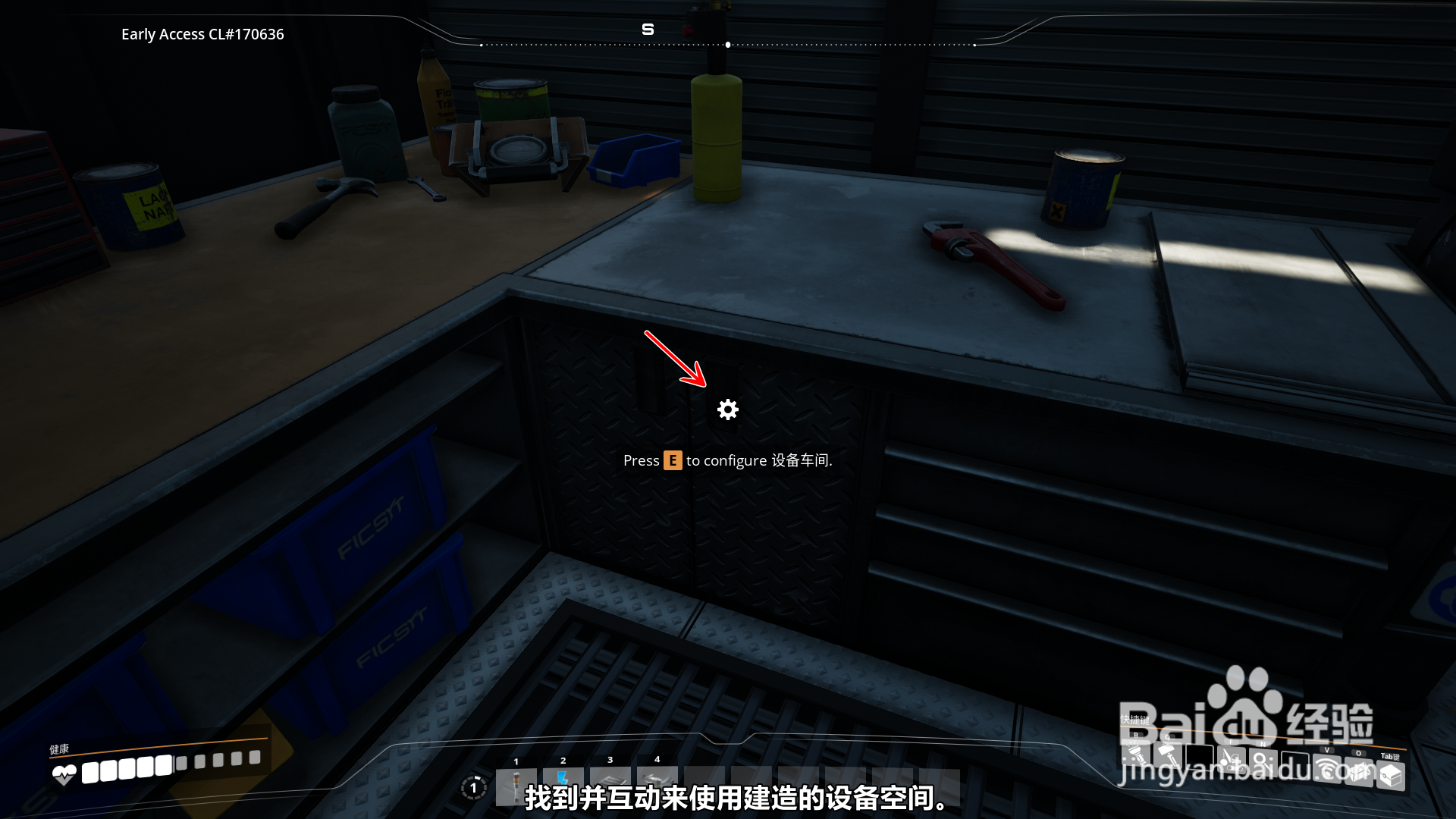The image size is (1456, 819).
Task: Open the toolbox inventory icon labeled Tab键
Action: click(x=1391, y=775)
